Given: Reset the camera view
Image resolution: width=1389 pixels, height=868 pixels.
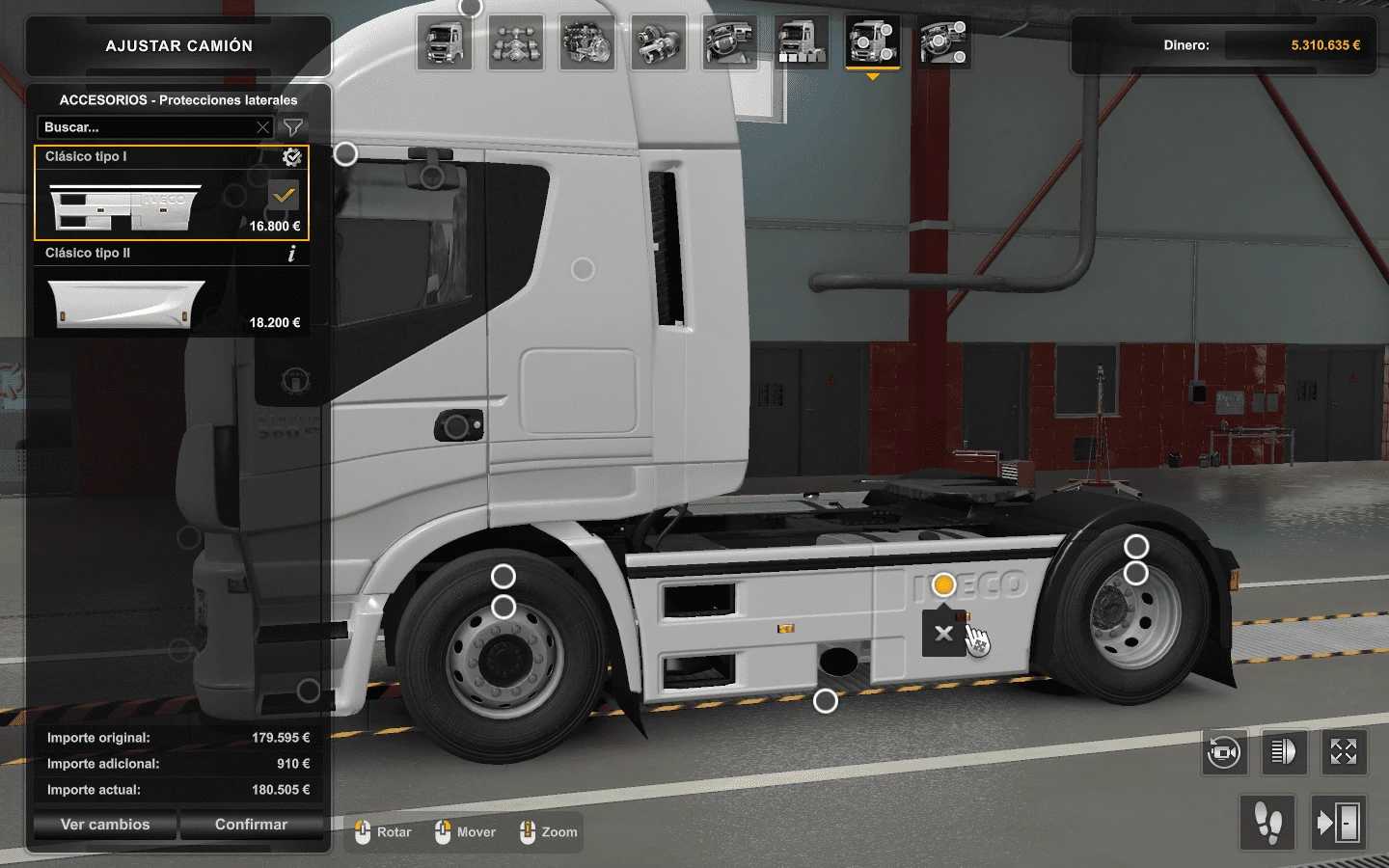Looking at the screenshot, I should pyautogui.click(x=1225, y=752).
